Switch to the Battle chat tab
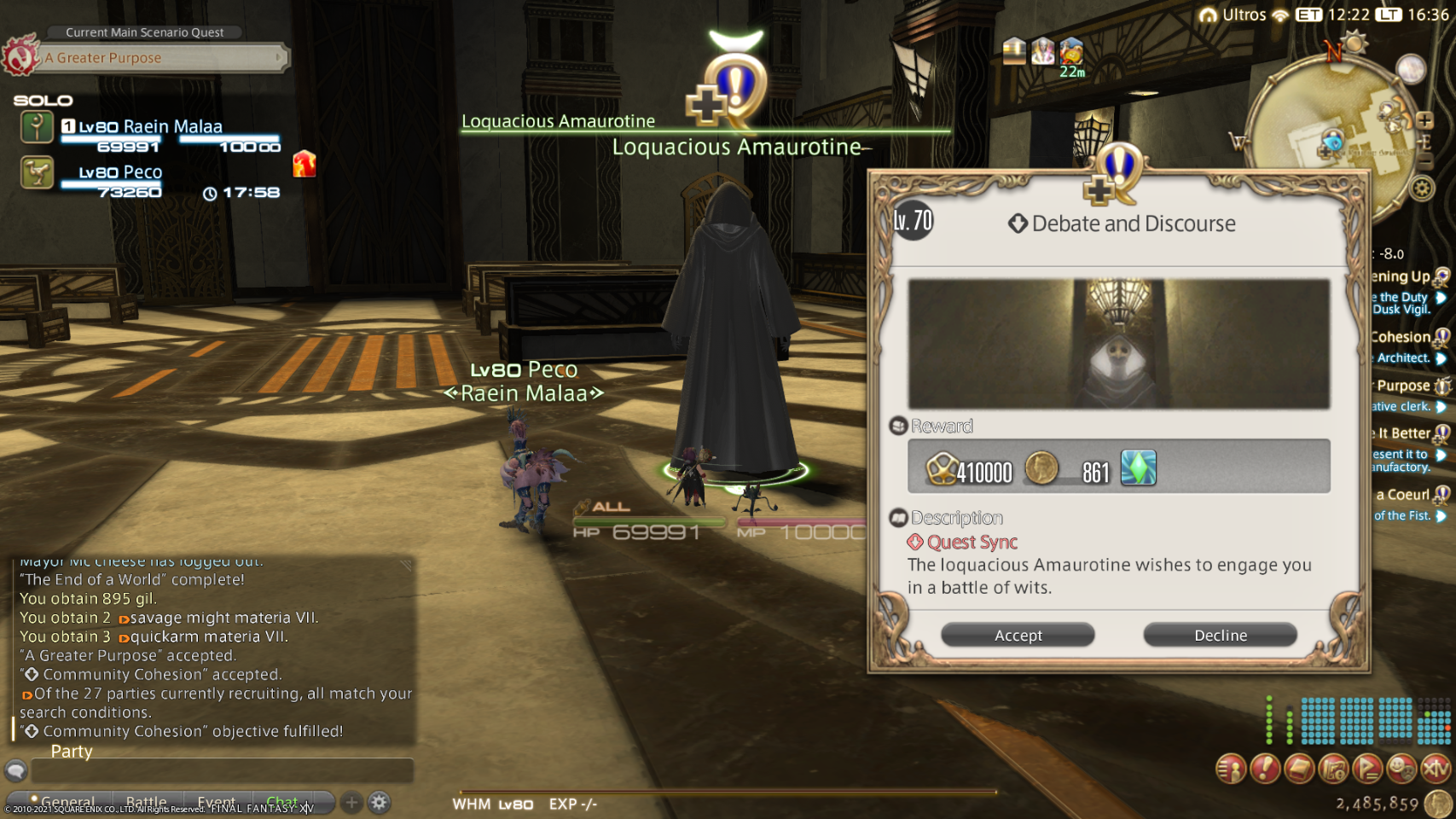 point(146,802)
